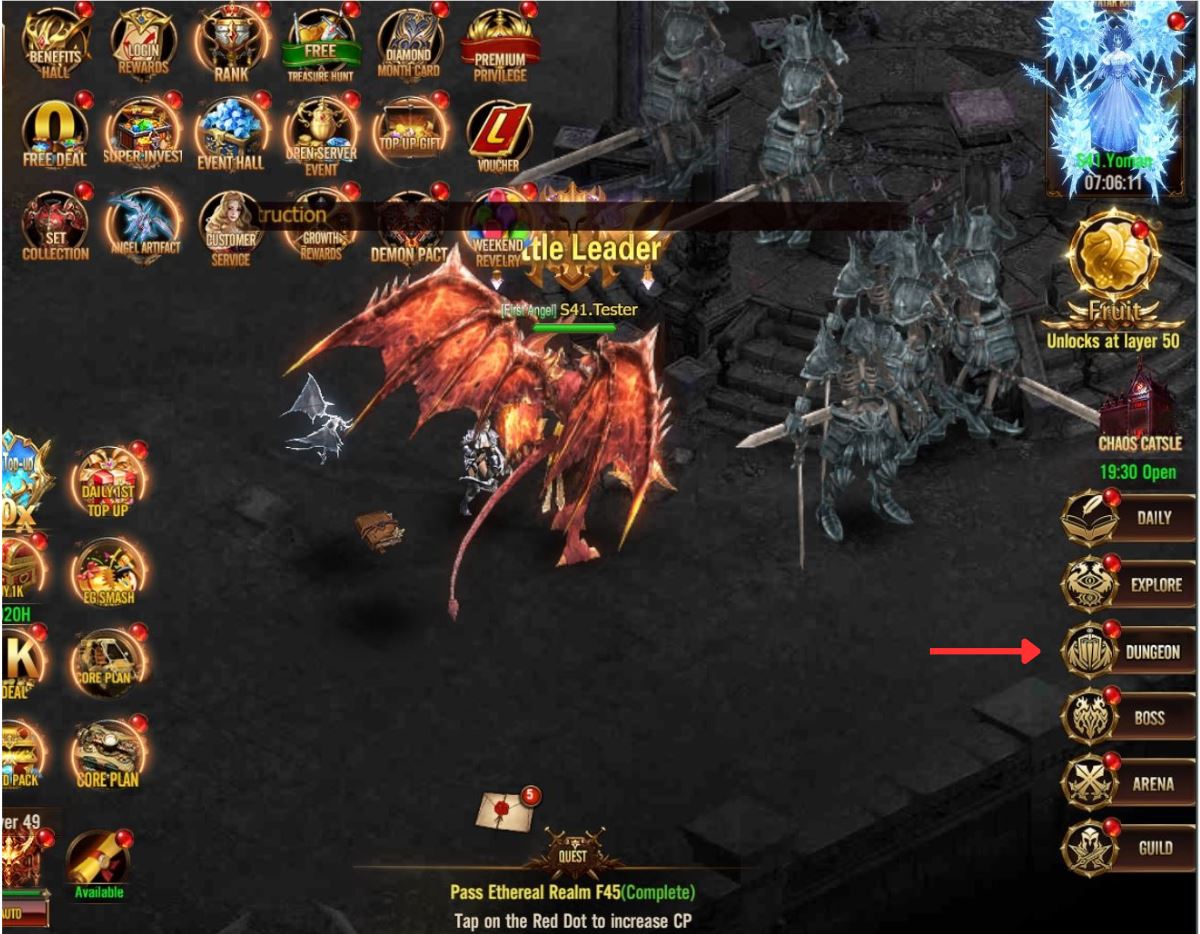The height and width of the screenshot is (934, 1200).
Task: Open the Demon Pact icon
Action: pos(409,225)
